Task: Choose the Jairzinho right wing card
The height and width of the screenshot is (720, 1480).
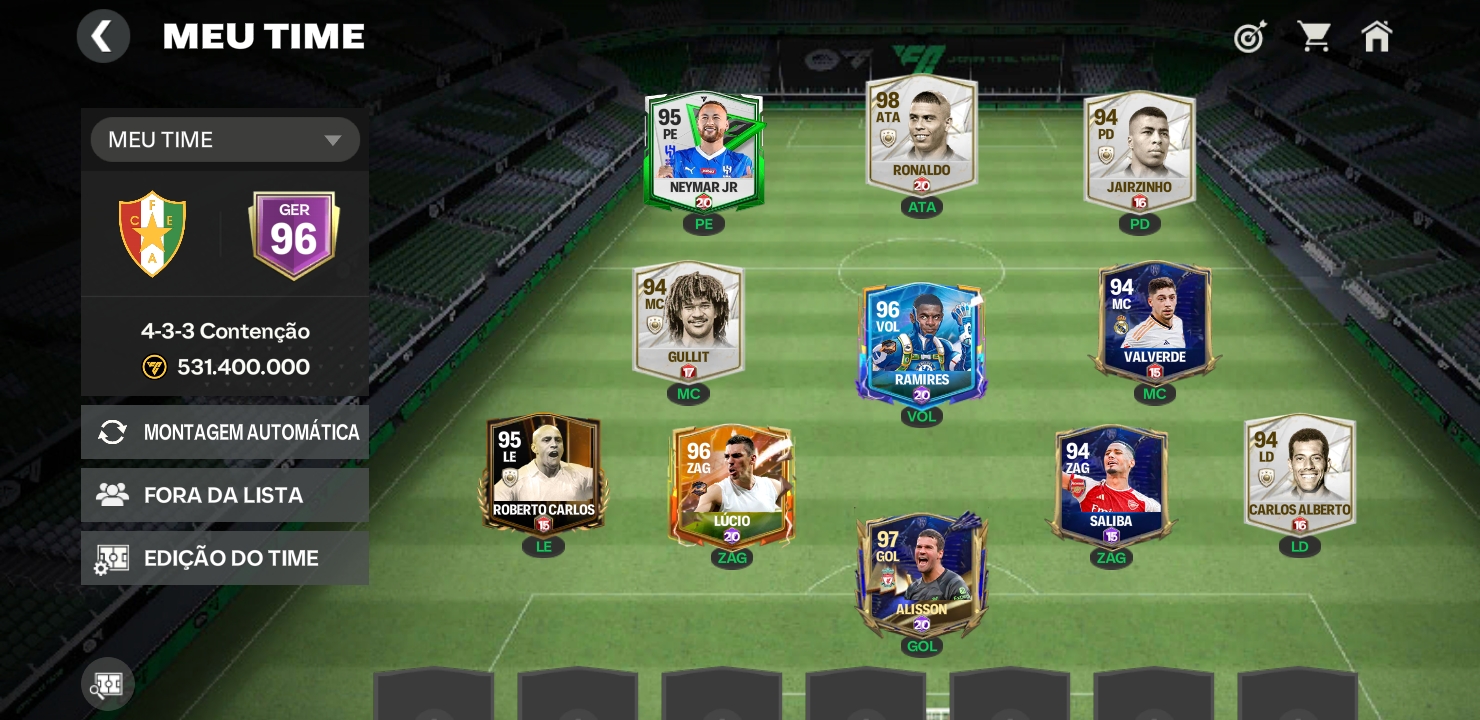Action: (1140, 152)
